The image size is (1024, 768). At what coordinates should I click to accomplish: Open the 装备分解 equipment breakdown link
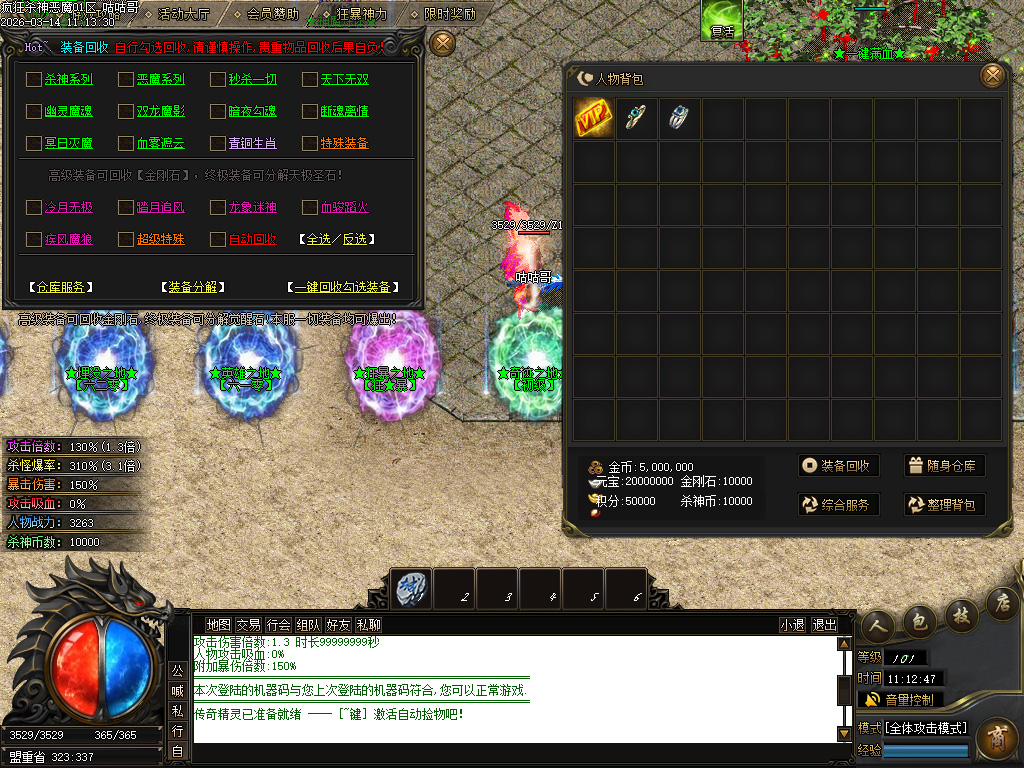pyautogui.click(x=191, y=287)
